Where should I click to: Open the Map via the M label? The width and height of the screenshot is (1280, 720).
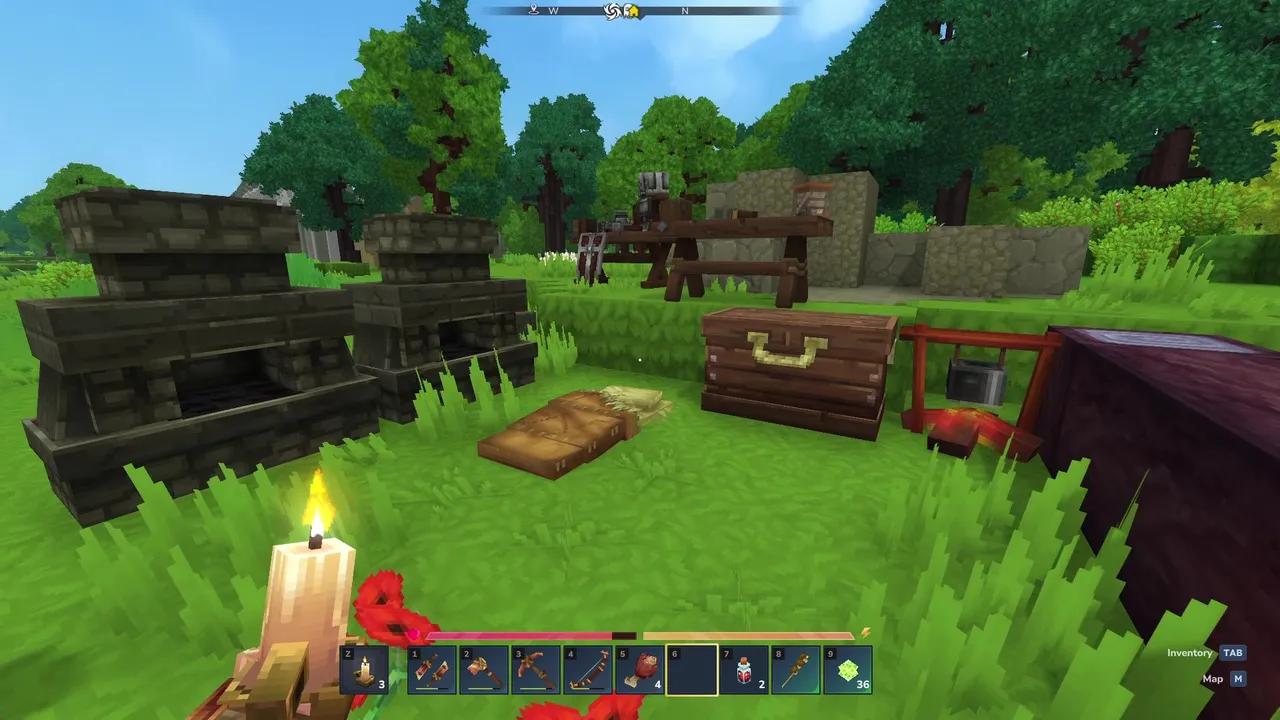1239,678
